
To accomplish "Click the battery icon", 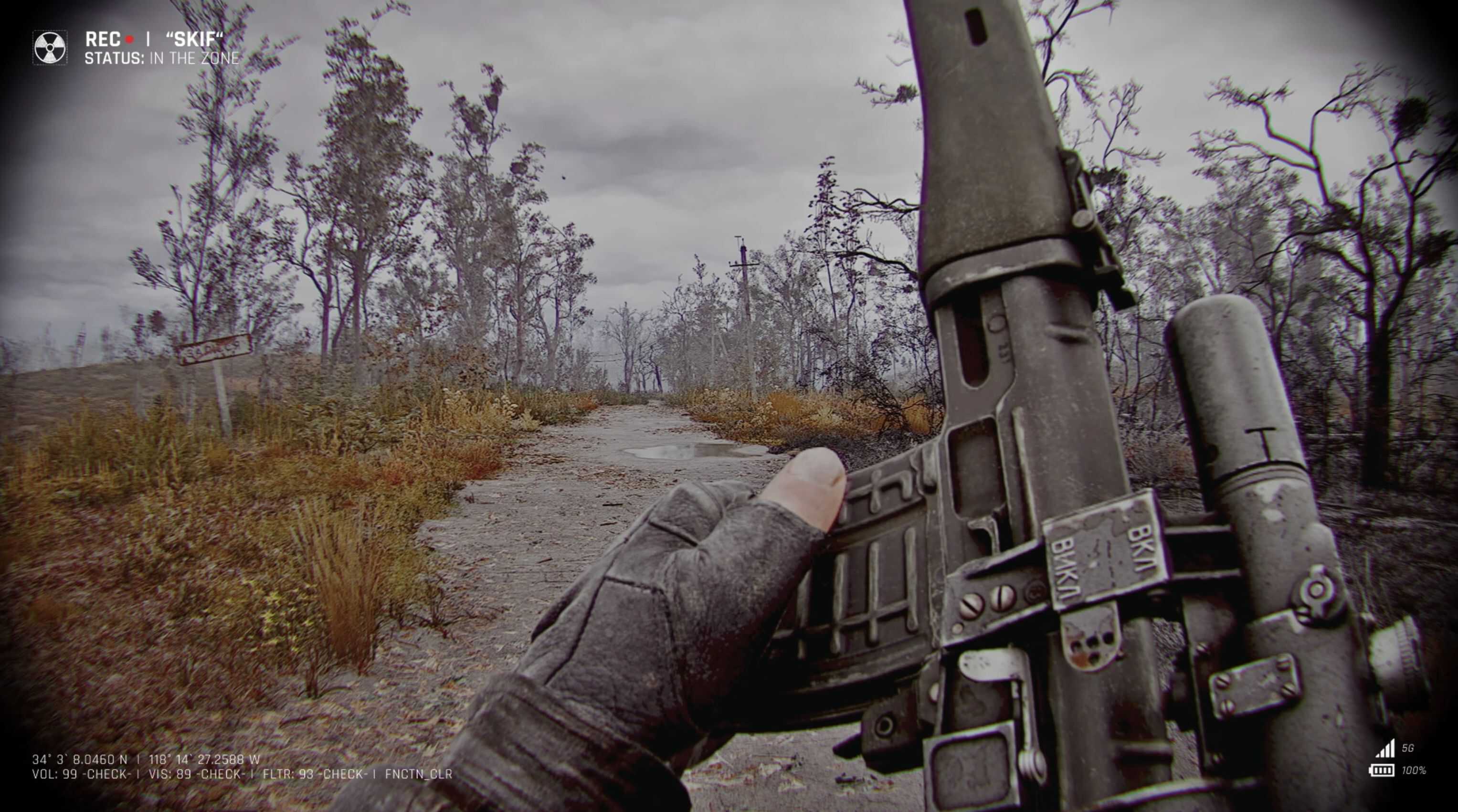I will pyautogui.click(x=1381, y=770).
